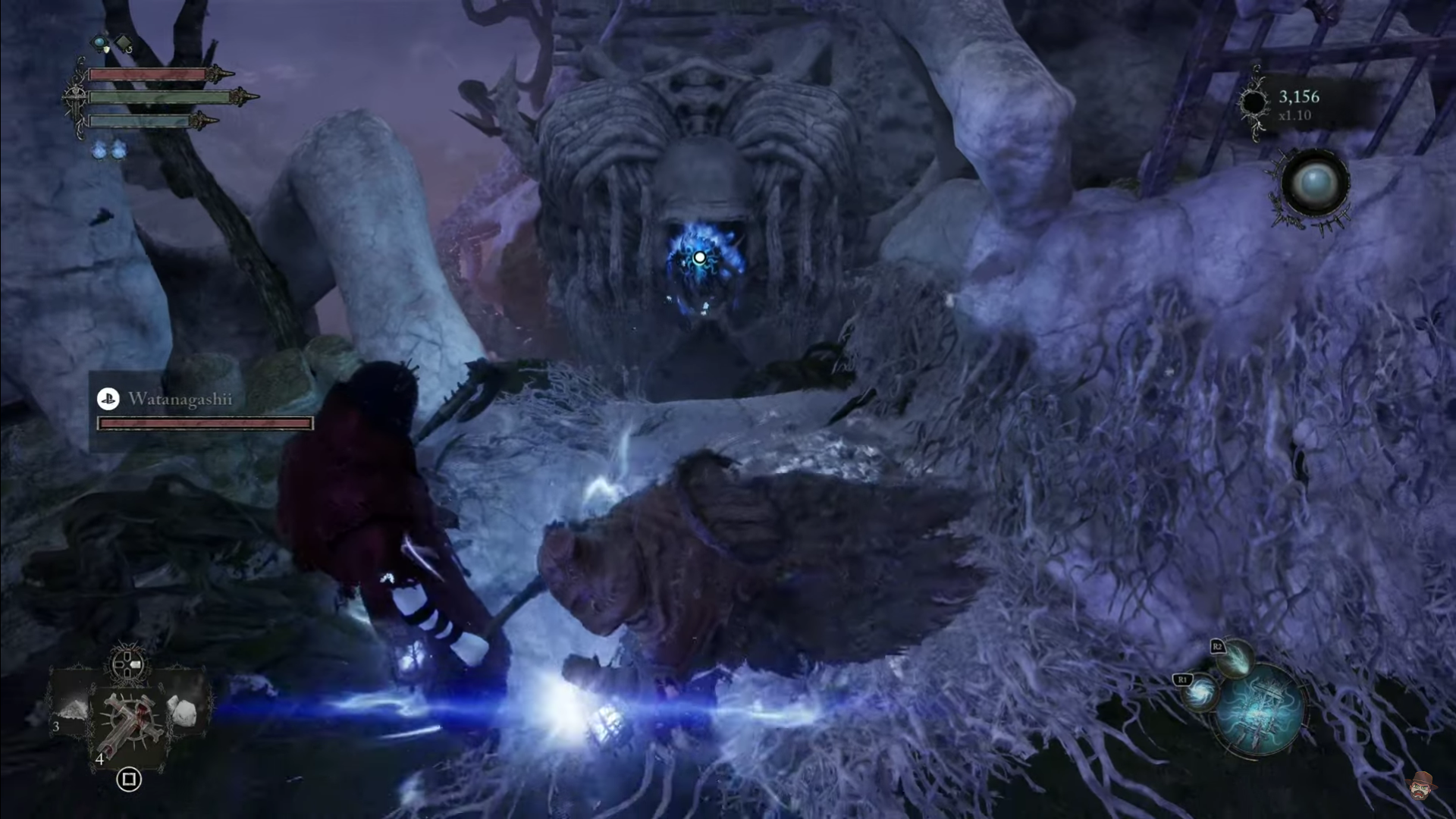Activate the swirling vortex spell icon
The height and width of the screenshot is (819, 1456).
click(1200, 692)
